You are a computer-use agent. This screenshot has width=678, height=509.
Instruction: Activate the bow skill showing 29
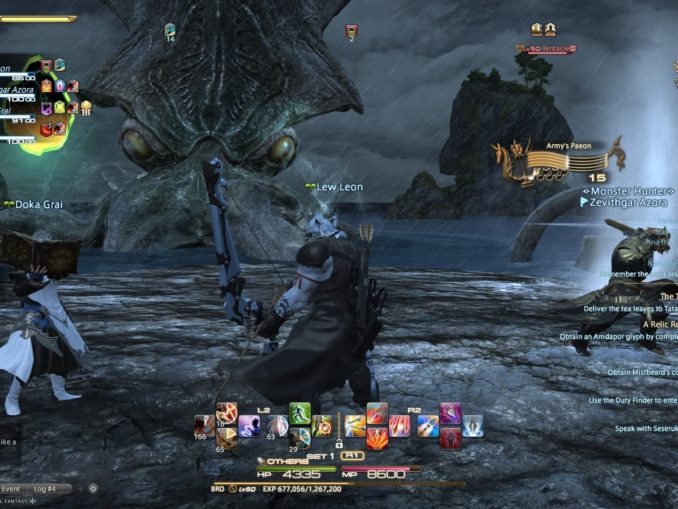300,438
